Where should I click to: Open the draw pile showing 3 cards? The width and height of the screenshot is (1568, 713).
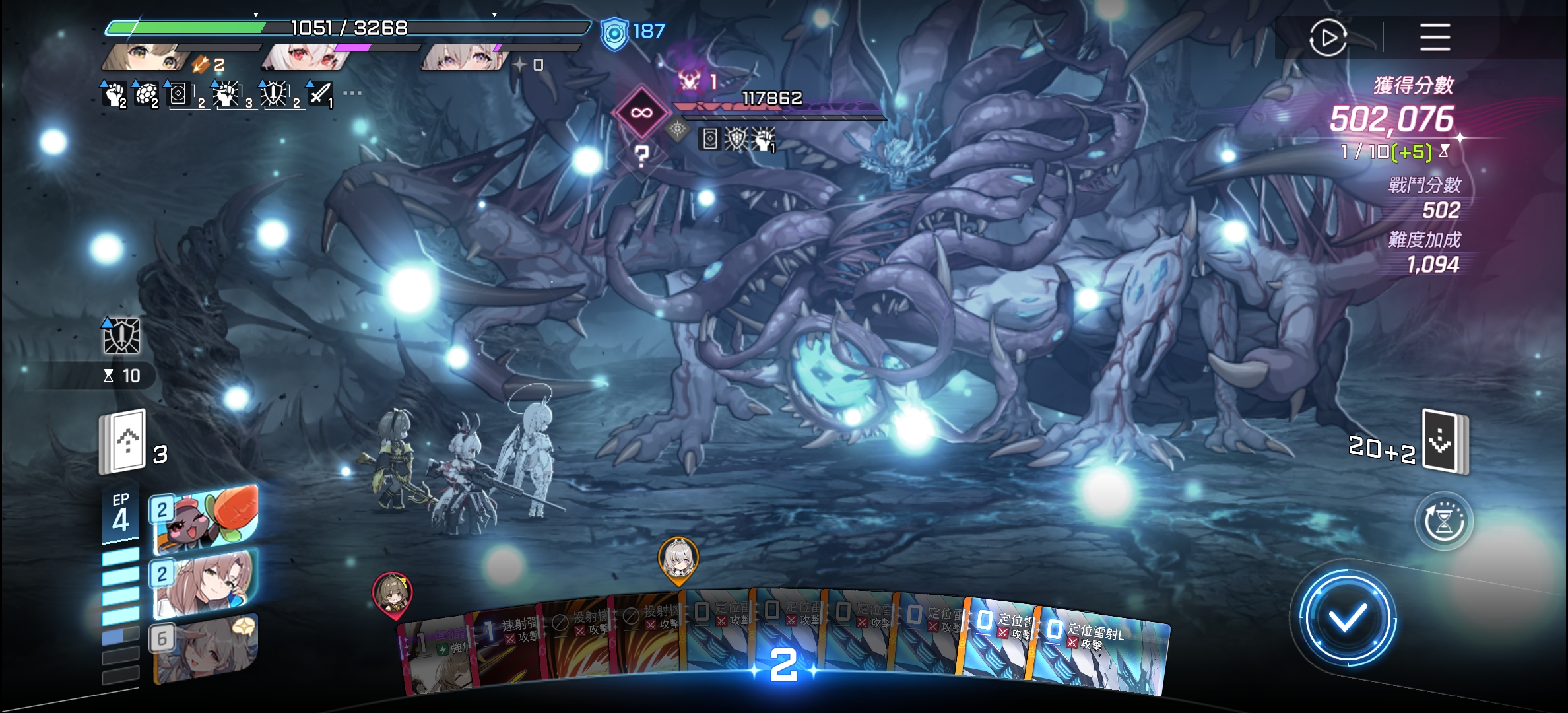123,442
